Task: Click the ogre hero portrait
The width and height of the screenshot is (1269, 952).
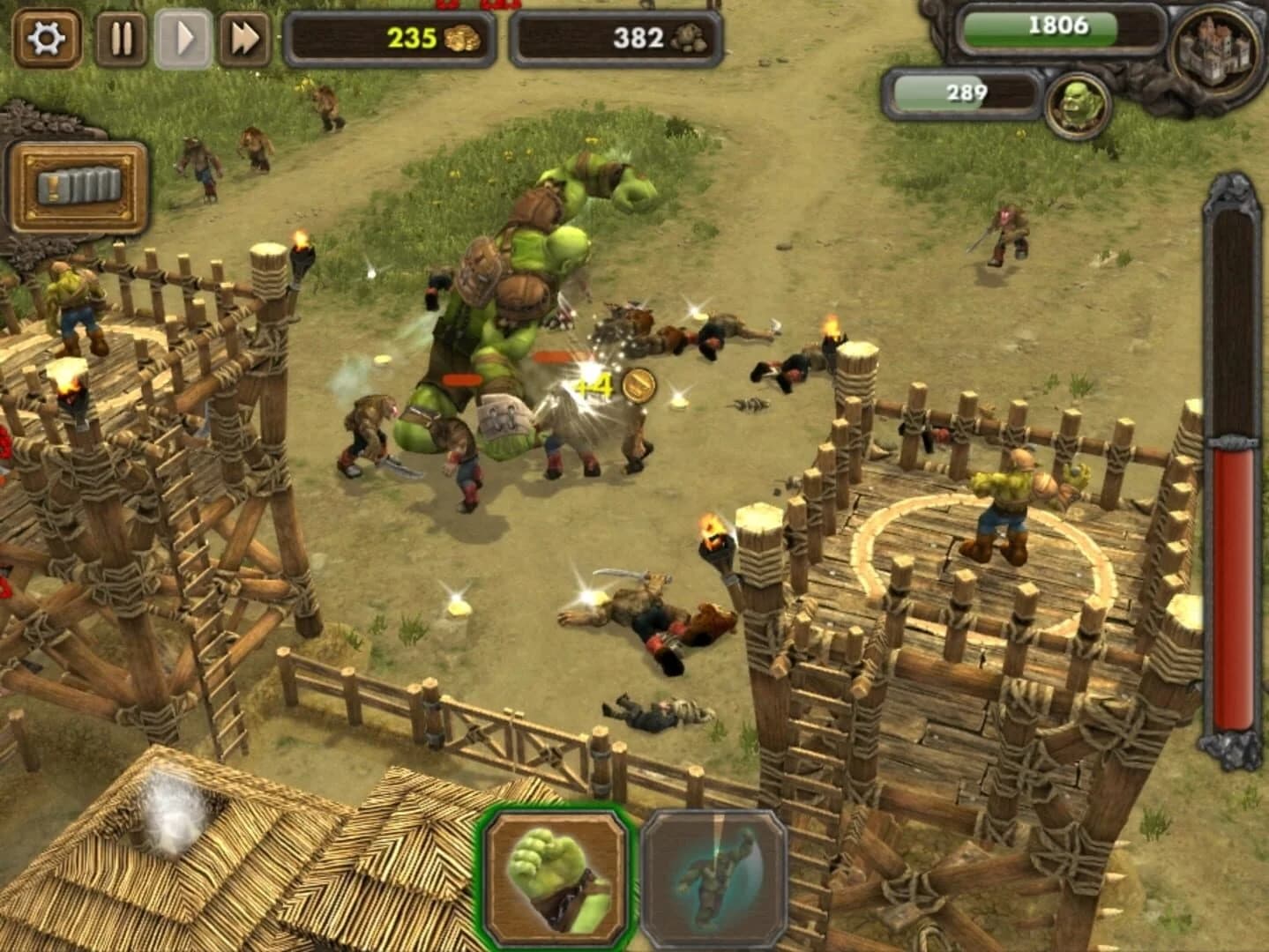Action: coord(1078,100)
